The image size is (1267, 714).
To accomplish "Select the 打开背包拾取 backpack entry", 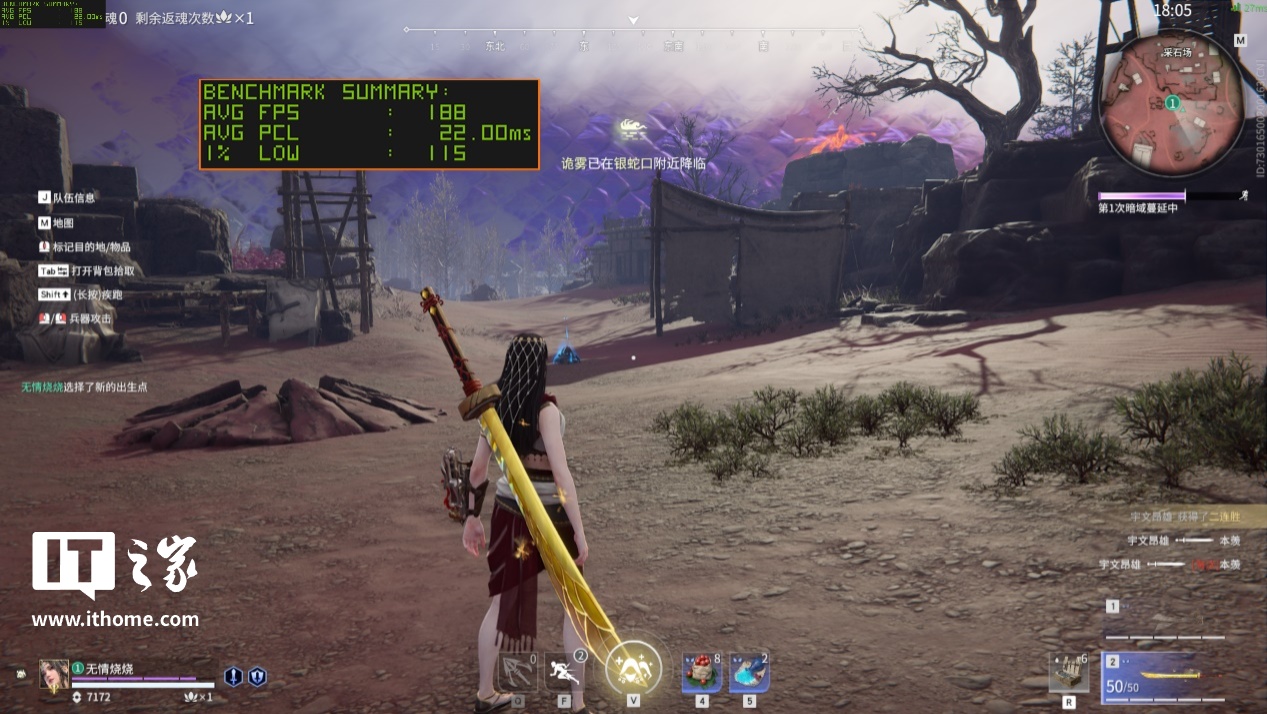I will pos(88,270).
